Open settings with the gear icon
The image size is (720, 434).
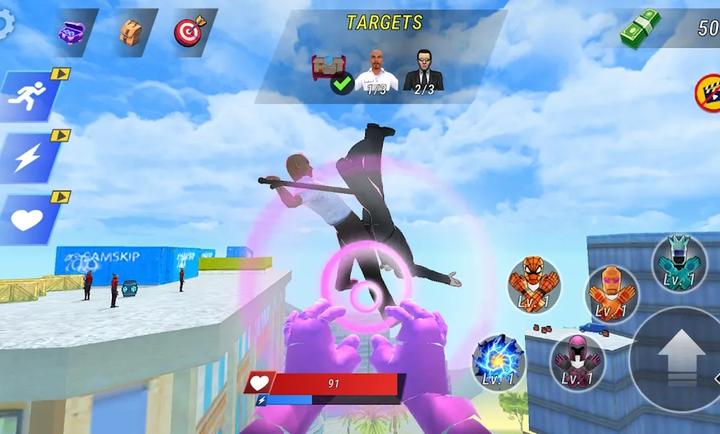point(6,25)
